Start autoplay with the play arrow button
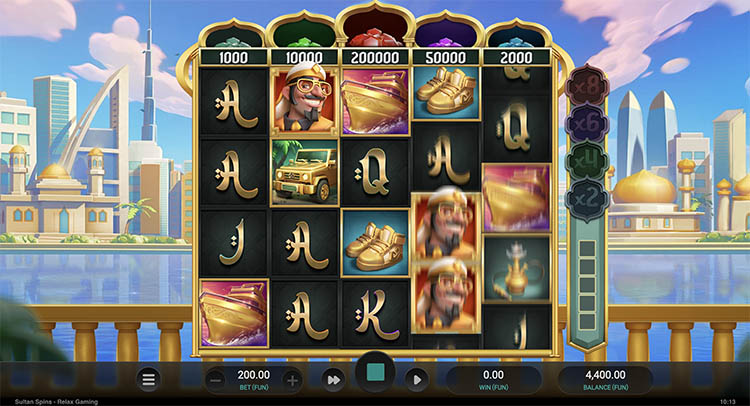750x406 pixels. 417,379
